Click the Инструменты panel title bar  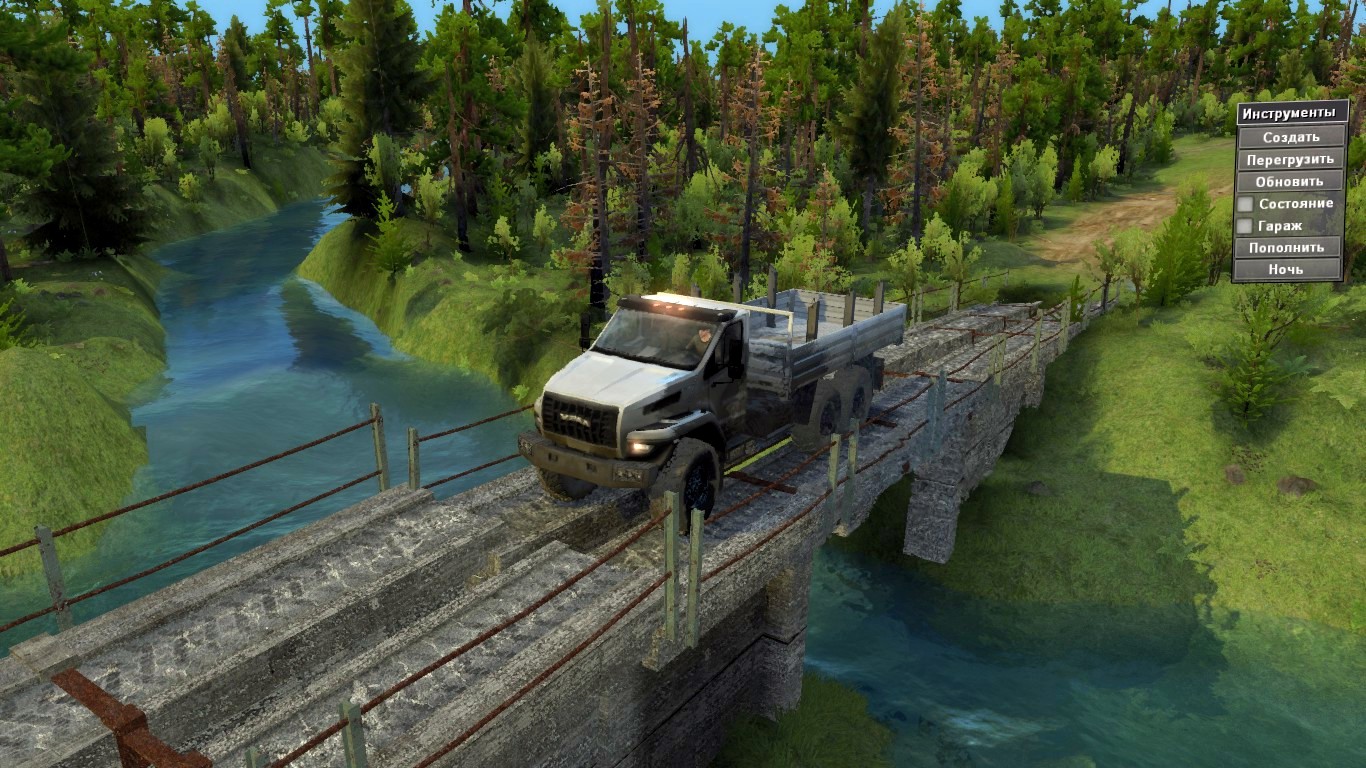coord(1288,112)
